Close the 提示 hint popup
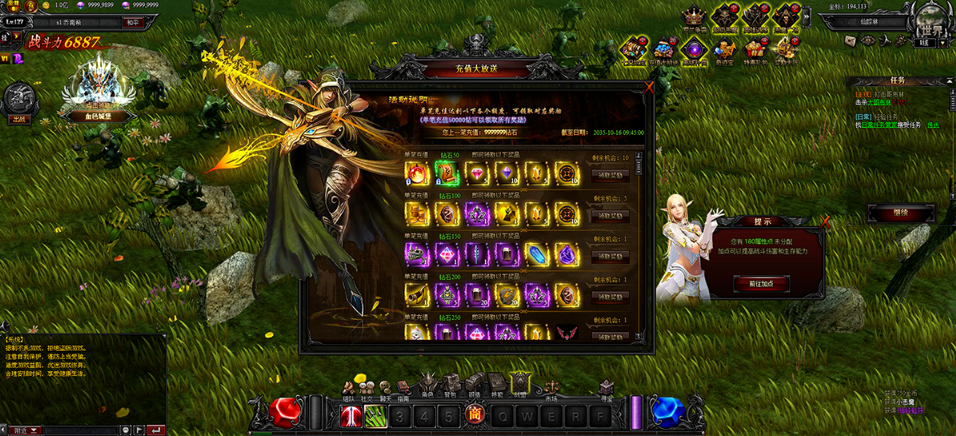Image resolution: width=956 pixels, height=436 pixels. coord(825,222)
